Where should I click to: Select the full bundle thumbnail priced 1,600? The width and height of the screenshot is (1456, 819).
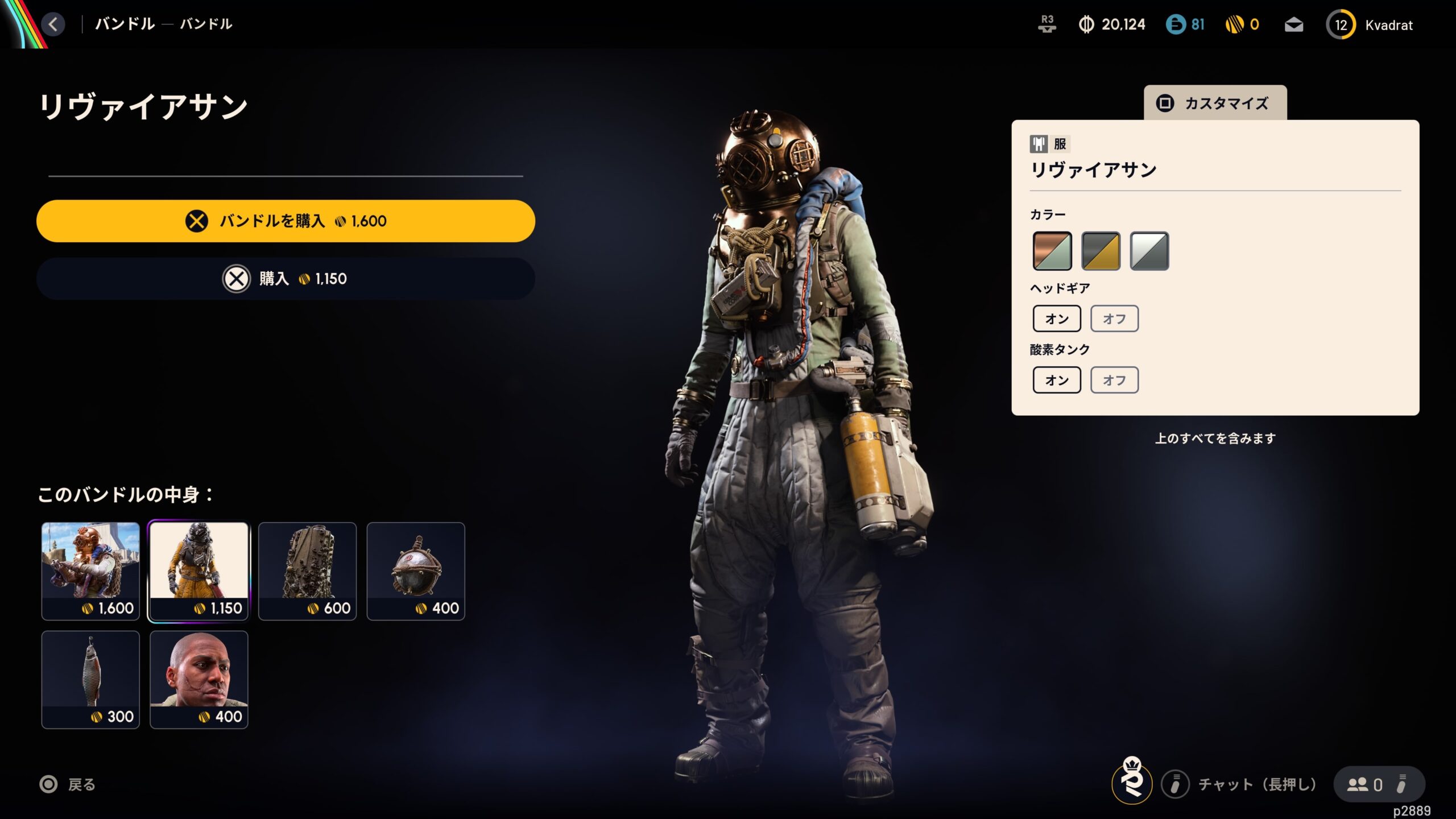click(90, 571)
